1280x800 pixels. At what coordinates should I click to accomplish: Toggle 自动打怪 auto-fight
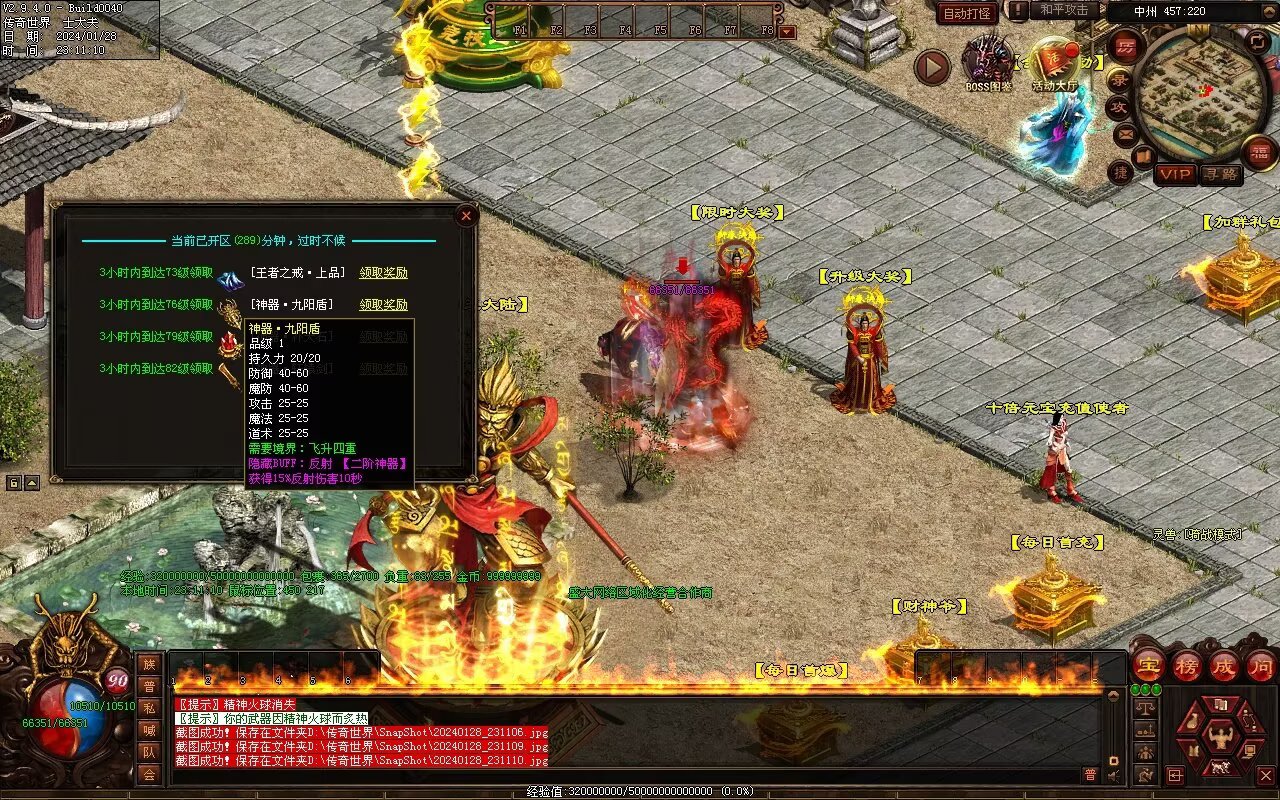[967, 13]
